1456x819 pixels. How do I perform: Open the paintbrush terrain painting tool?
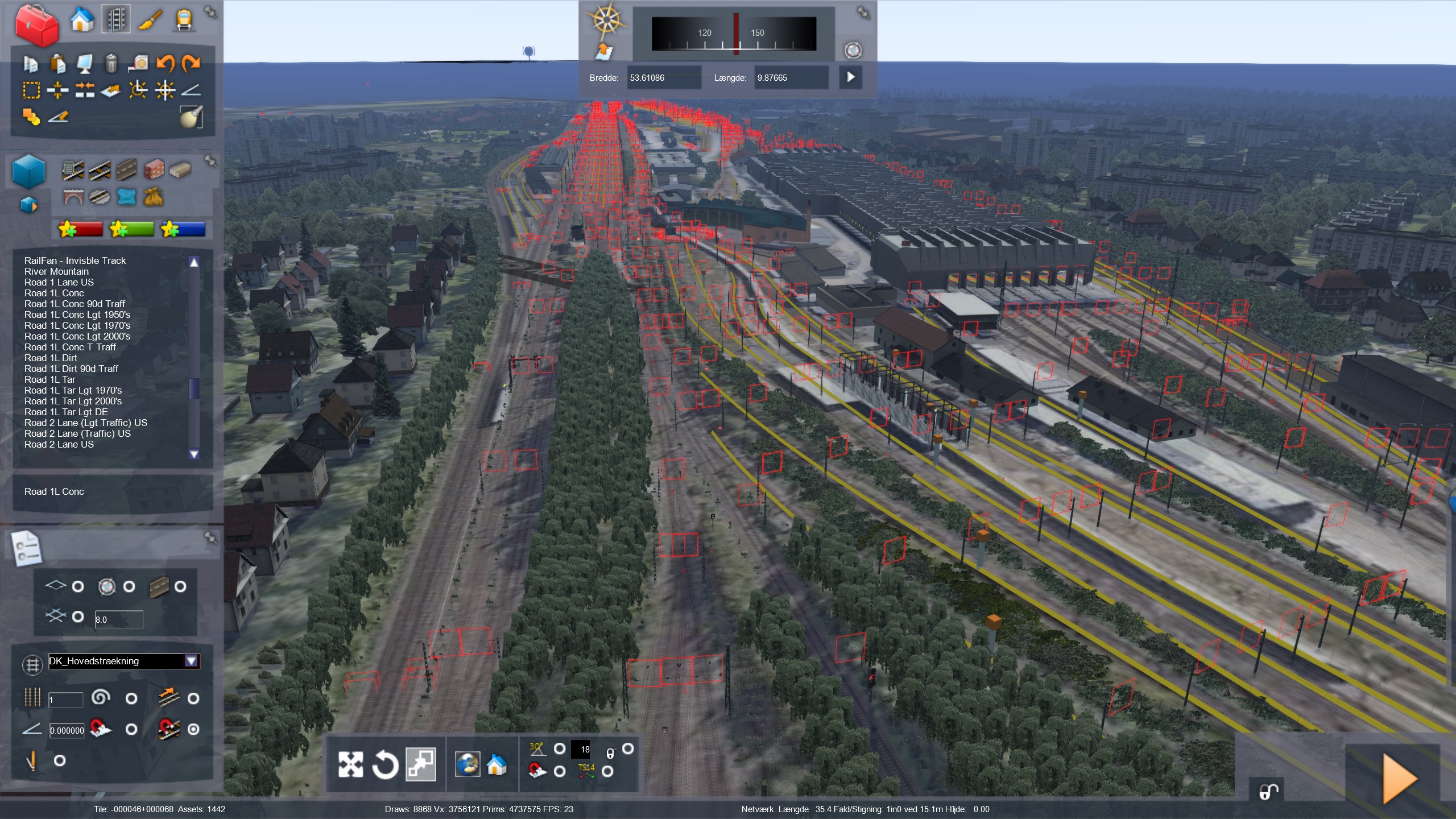pos(150,20)
